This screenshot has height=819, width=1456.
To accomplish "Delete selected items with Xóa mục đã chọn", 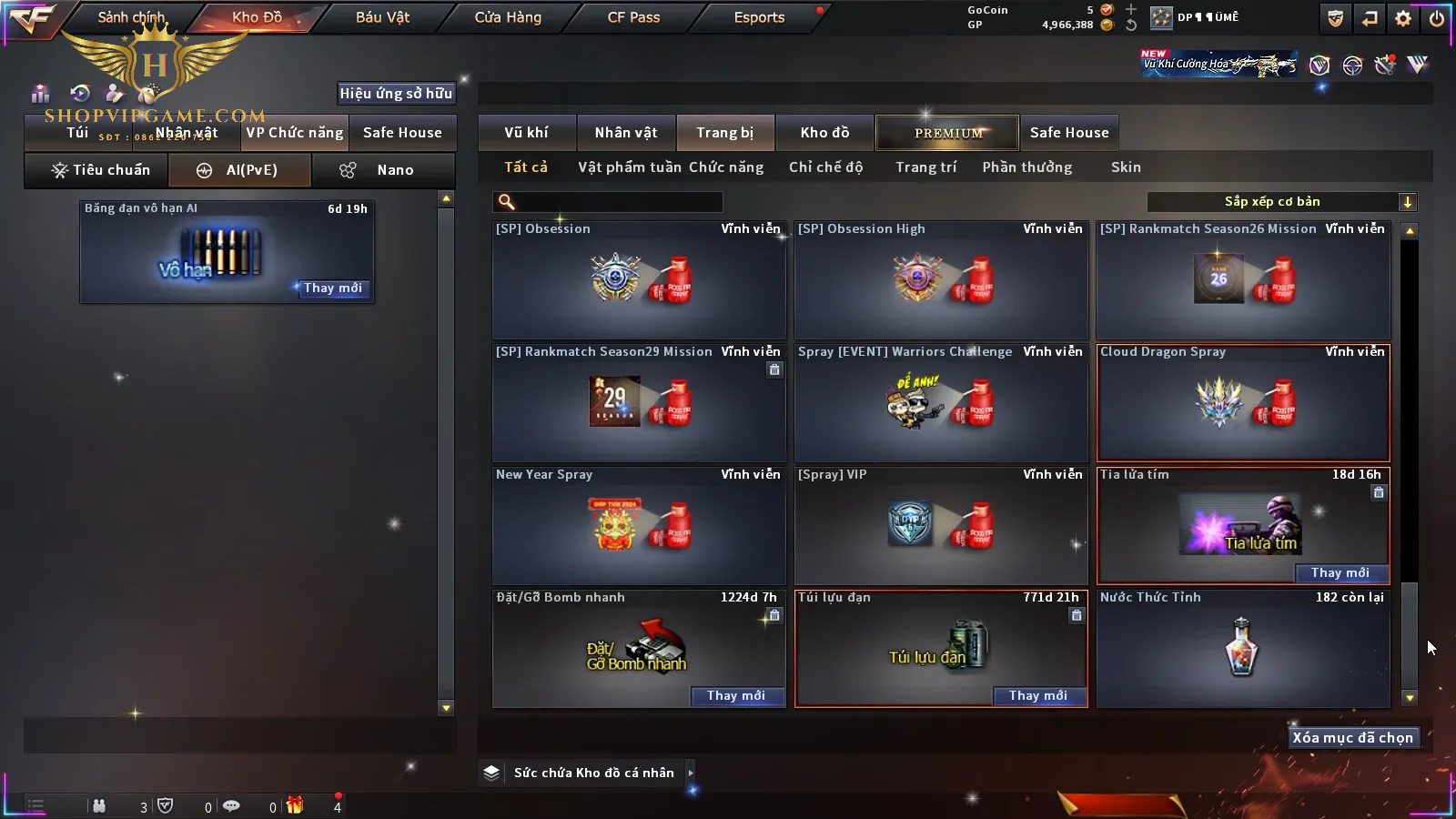I will pos(1352,738).
